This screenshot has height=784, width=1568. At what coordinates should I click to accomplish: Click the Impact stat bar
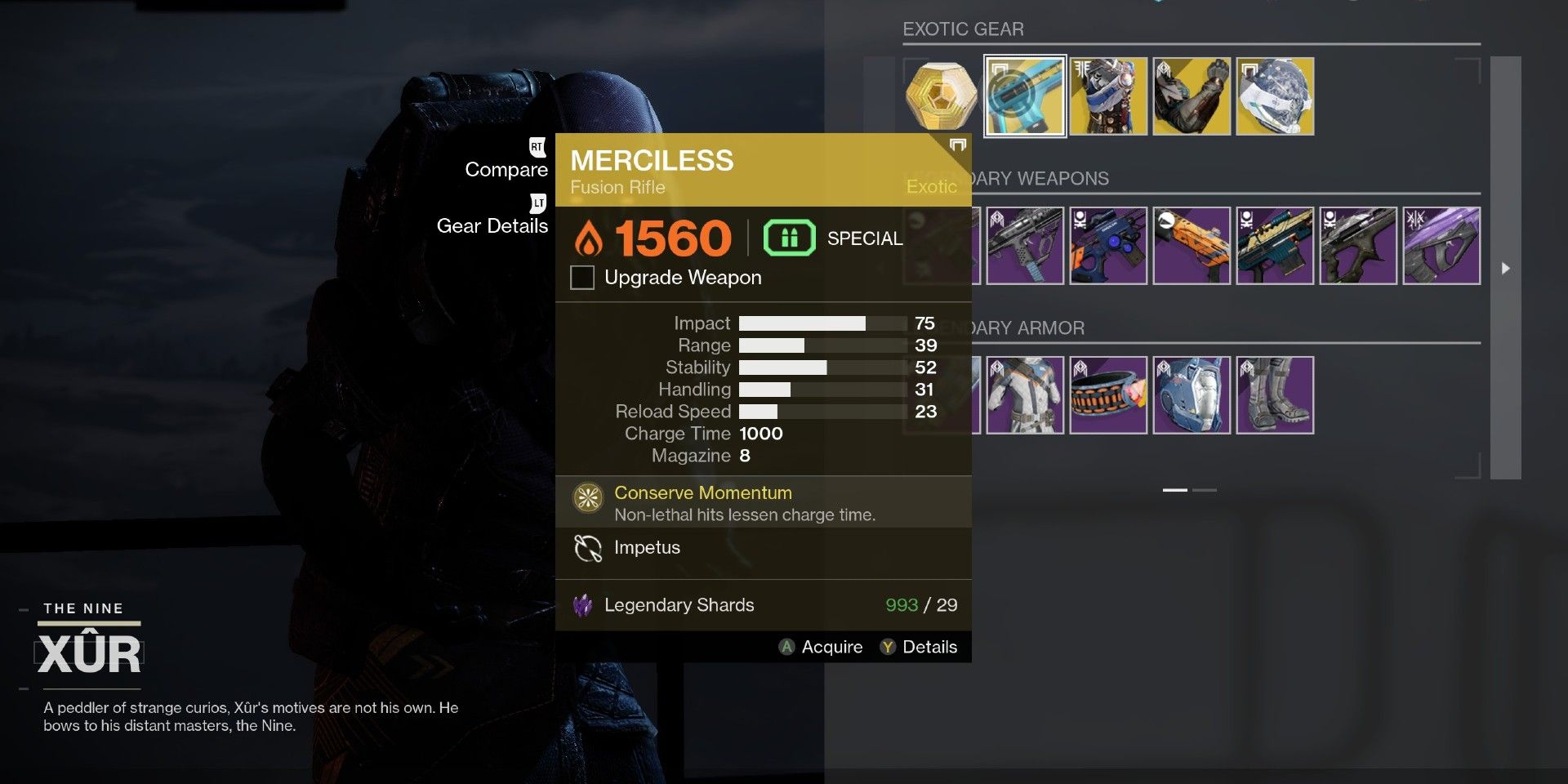(x=817, y=323)
